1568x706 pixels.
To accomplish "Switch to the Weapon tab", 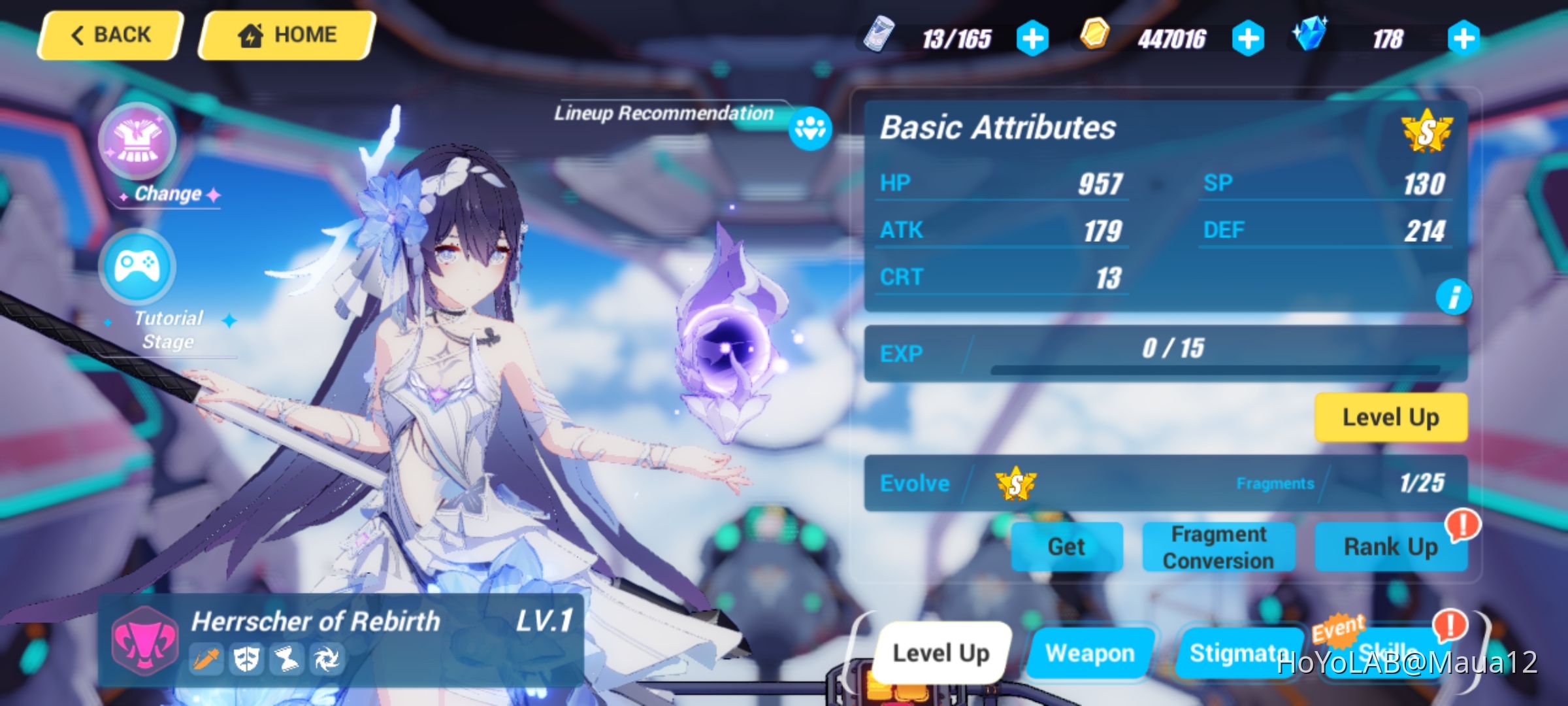I will tap(1091, 652).
